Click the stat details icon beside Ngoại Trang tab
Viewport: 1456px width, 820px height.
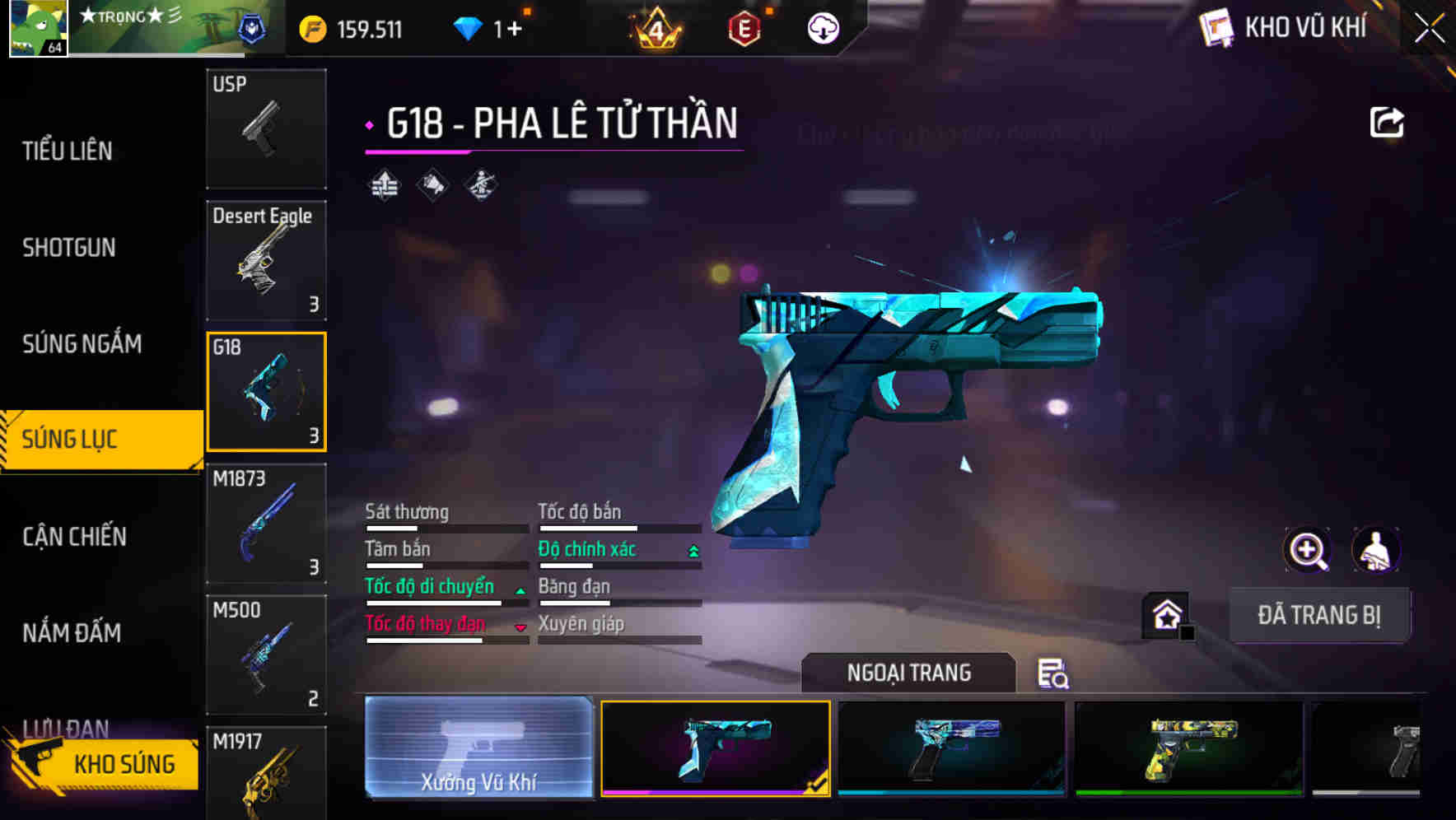(x=1055, y=675)
